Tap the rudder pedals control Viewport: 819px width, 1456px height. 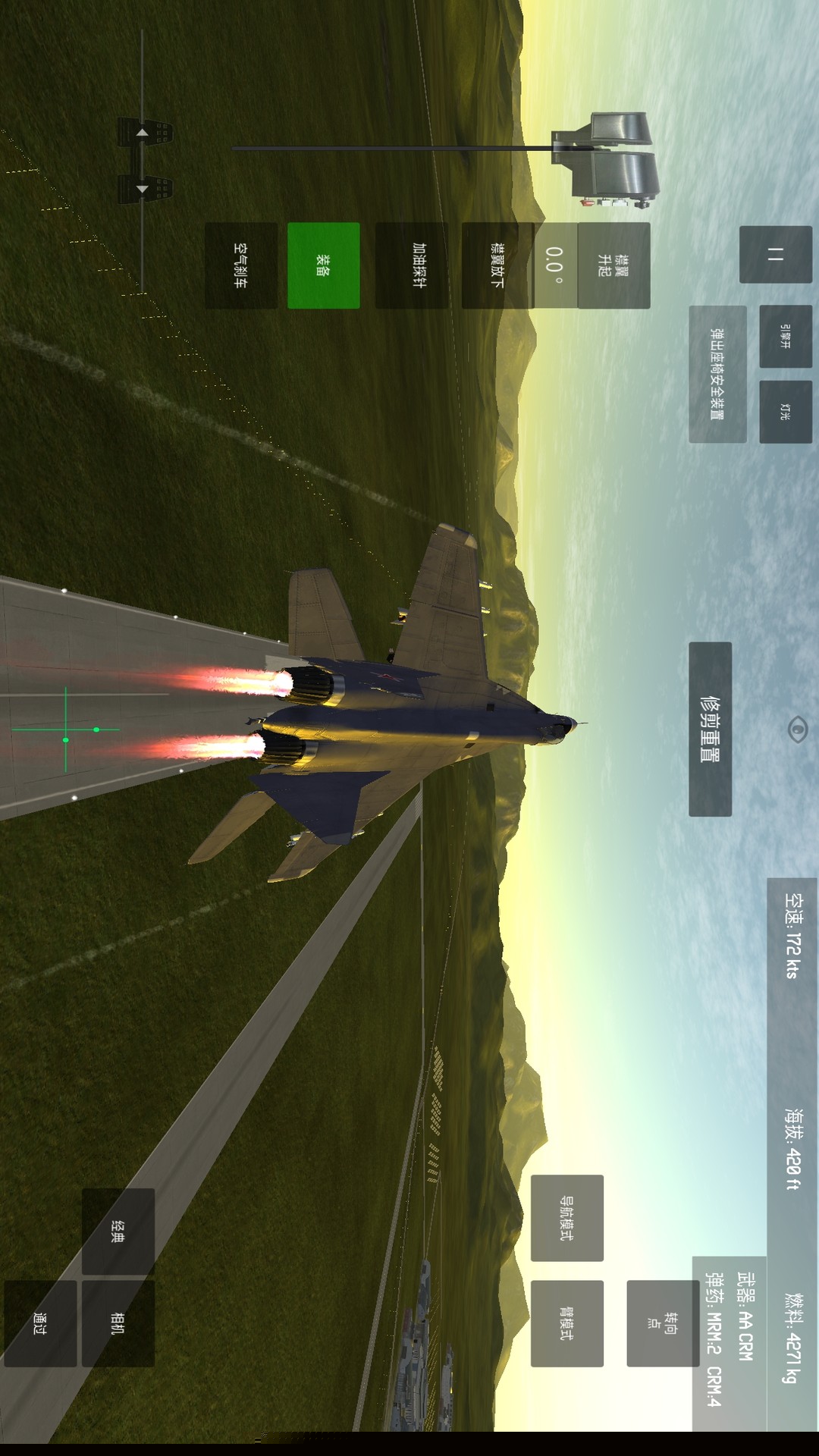click(x=144, y=161)
